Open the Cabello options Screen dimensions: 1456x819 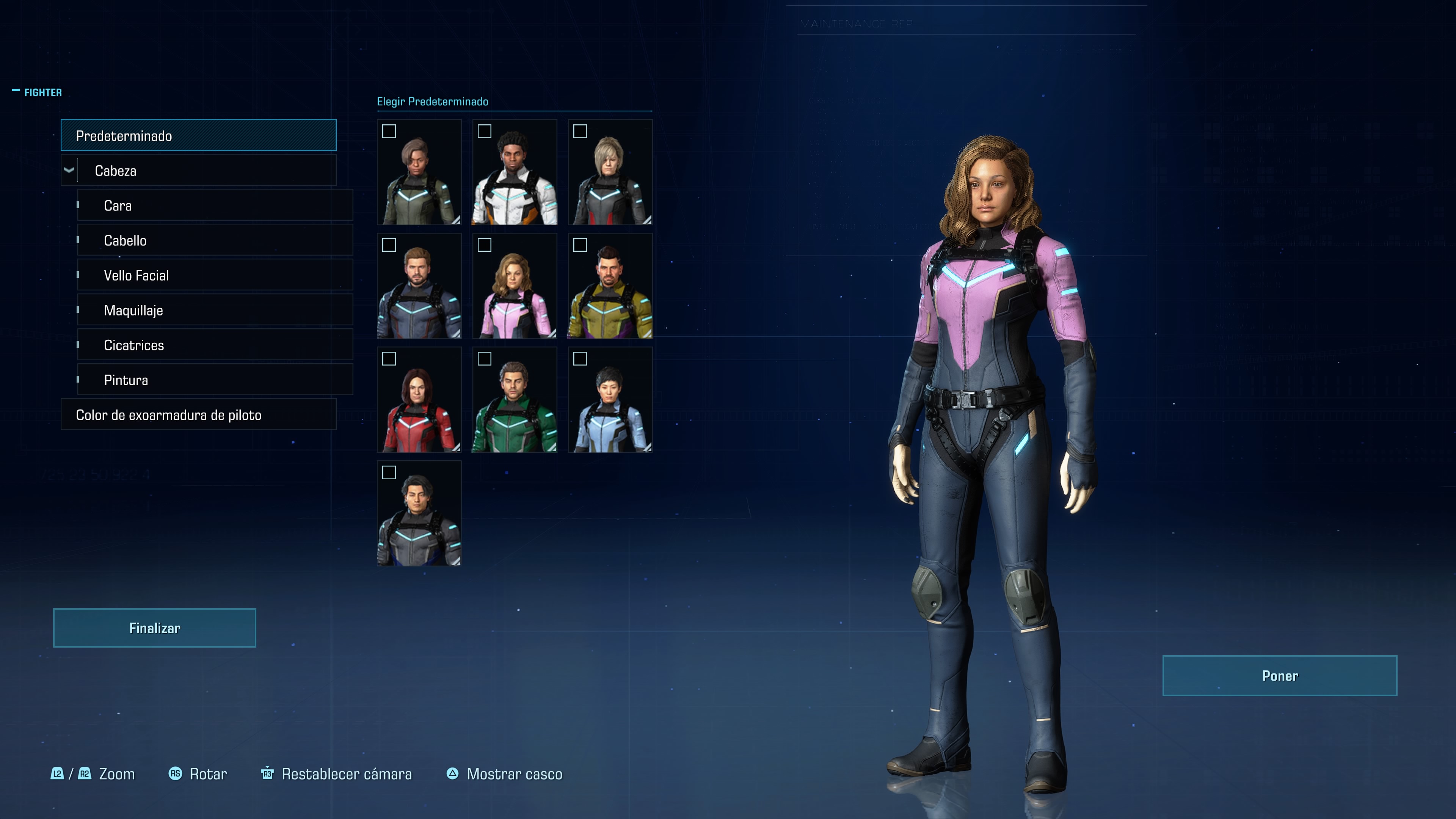tap(215, 241)
